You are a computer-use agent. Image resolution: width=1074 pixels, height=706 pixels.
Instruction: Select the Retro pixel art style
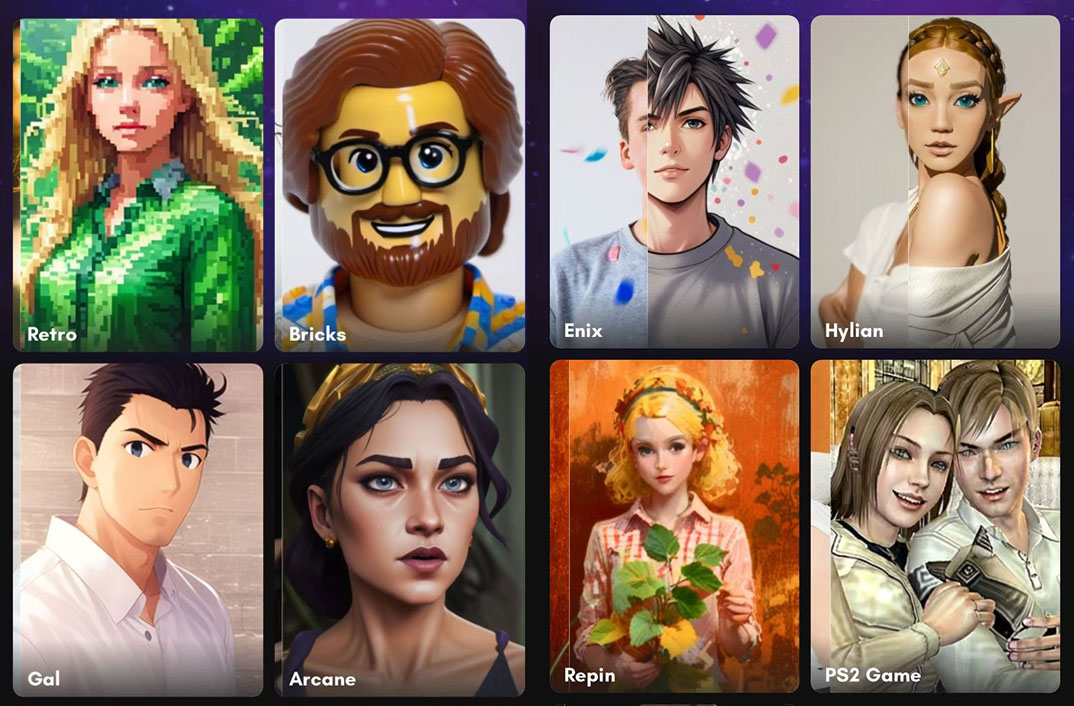(x=138, y=185)
